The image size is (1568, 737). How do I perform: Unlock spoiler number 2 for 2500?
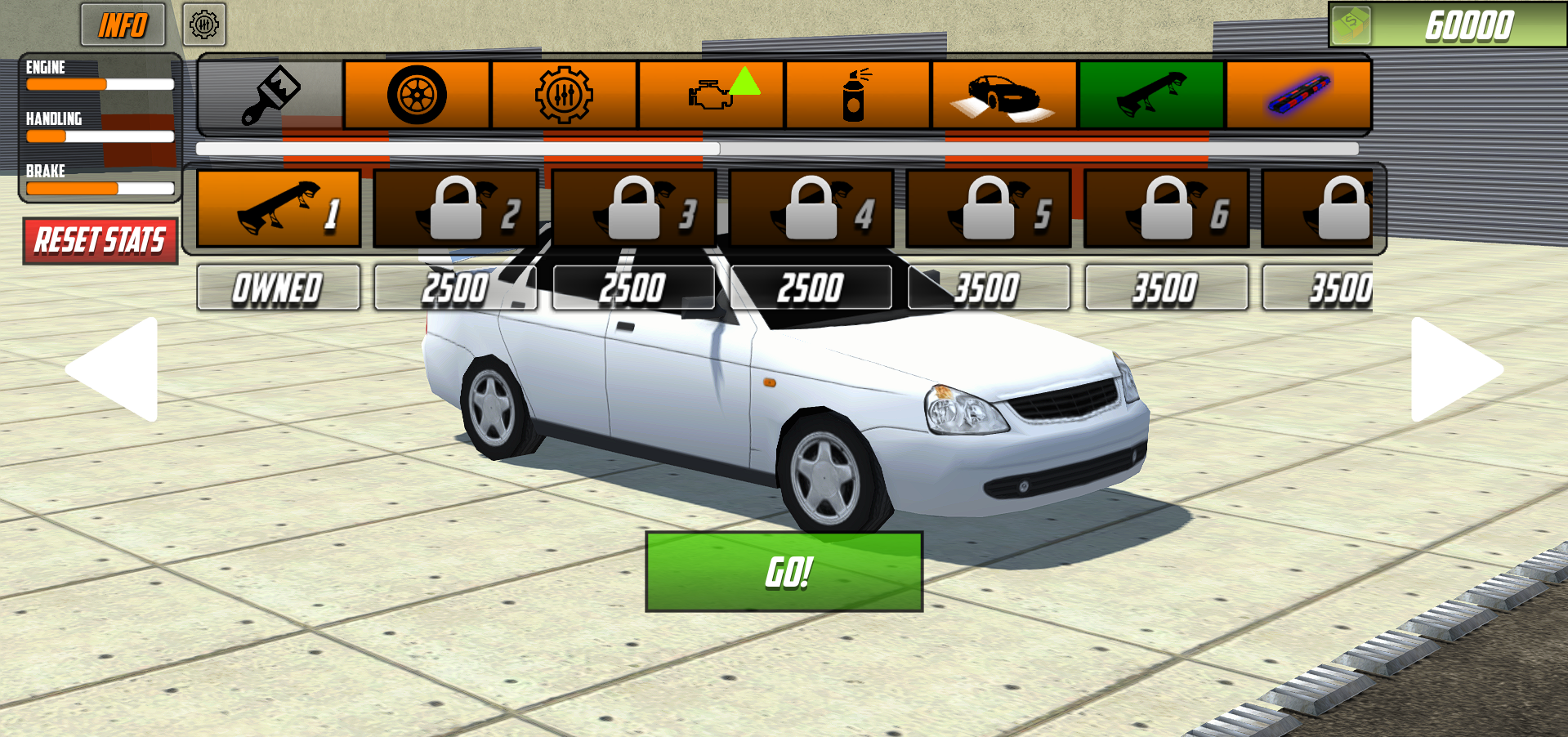[456, 208]
